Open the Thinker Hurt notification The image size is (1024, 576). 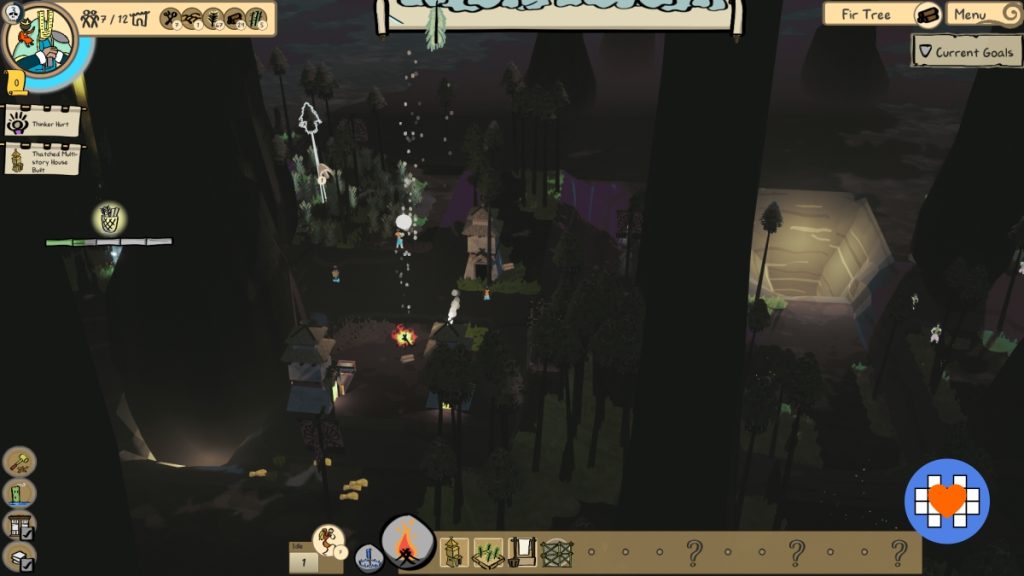(x=42, y=123)
